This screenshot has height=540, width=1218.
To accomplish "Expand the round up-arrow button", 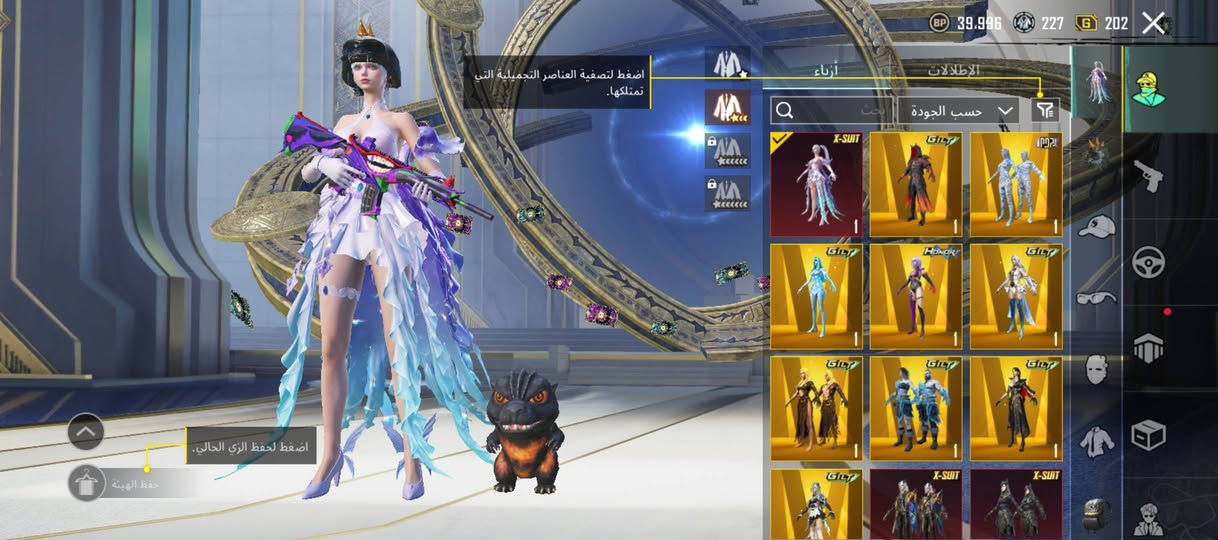I will click(x=86, y=432).
